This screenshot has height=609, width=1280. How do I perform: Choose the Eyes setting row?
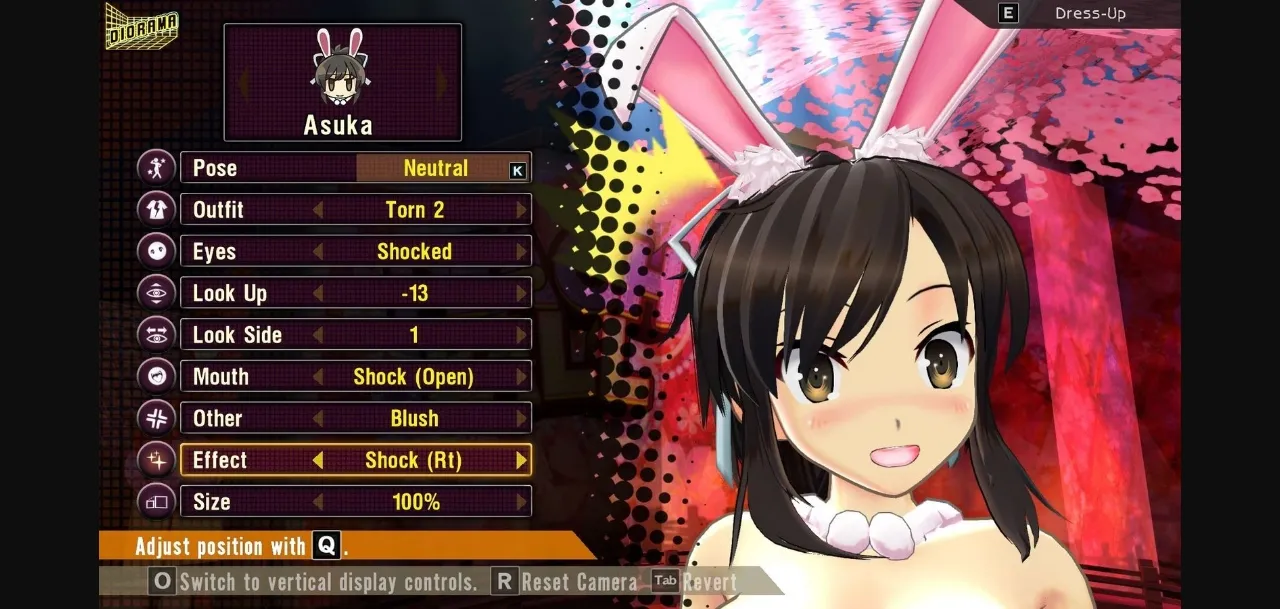tap(355, 252)
